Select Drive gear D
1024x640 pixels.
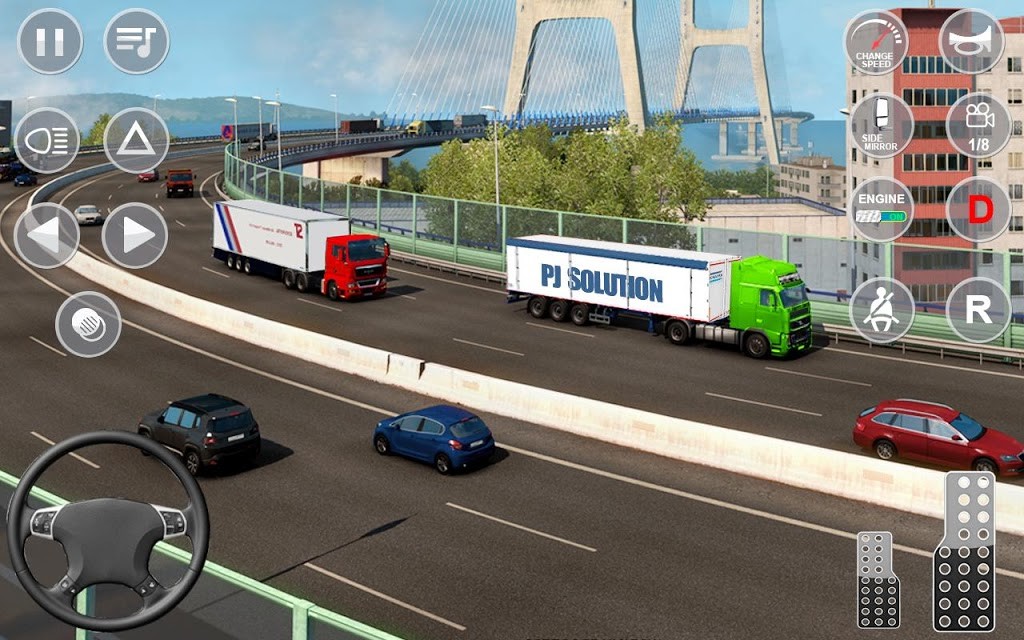coord(978,210)
